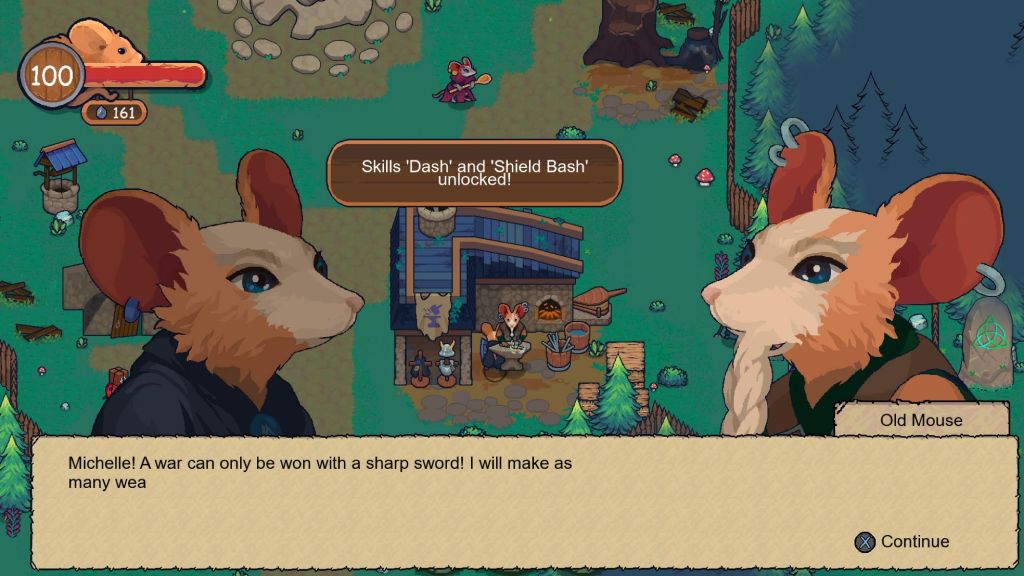Continue the Old Mouse dialogue
The image size is (1024, 576).
(x=902, y=542)
